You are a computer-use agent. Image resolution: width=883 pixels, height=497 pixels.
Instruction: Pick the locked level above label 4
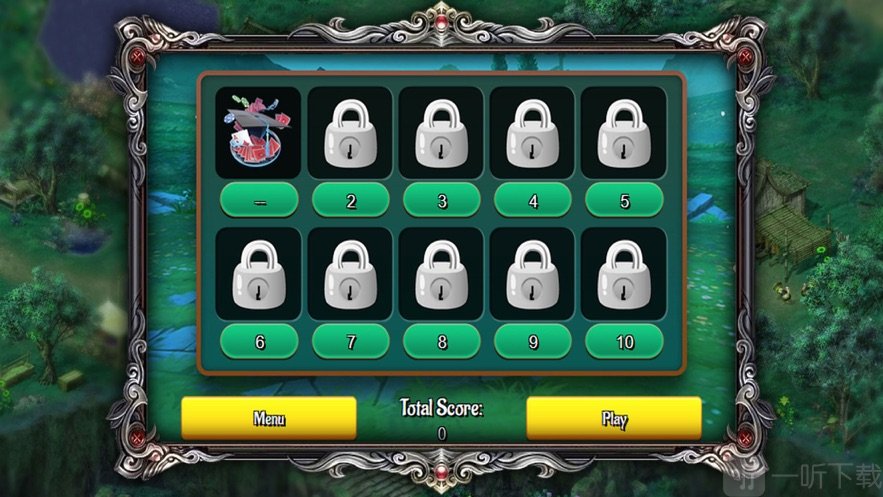tap(532, 132)
